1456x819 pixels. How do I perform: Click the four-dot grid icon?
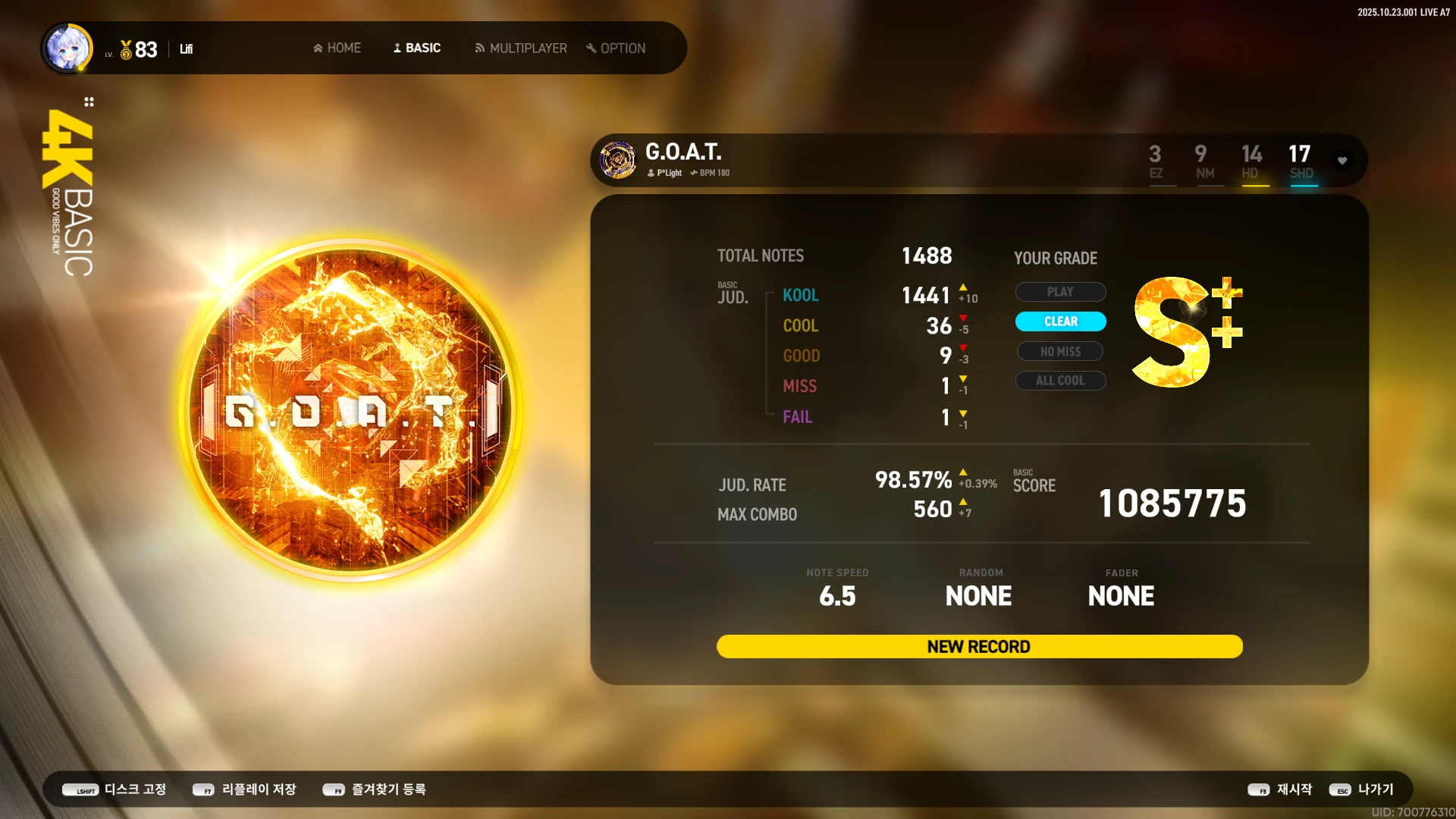tap(89, 102)
